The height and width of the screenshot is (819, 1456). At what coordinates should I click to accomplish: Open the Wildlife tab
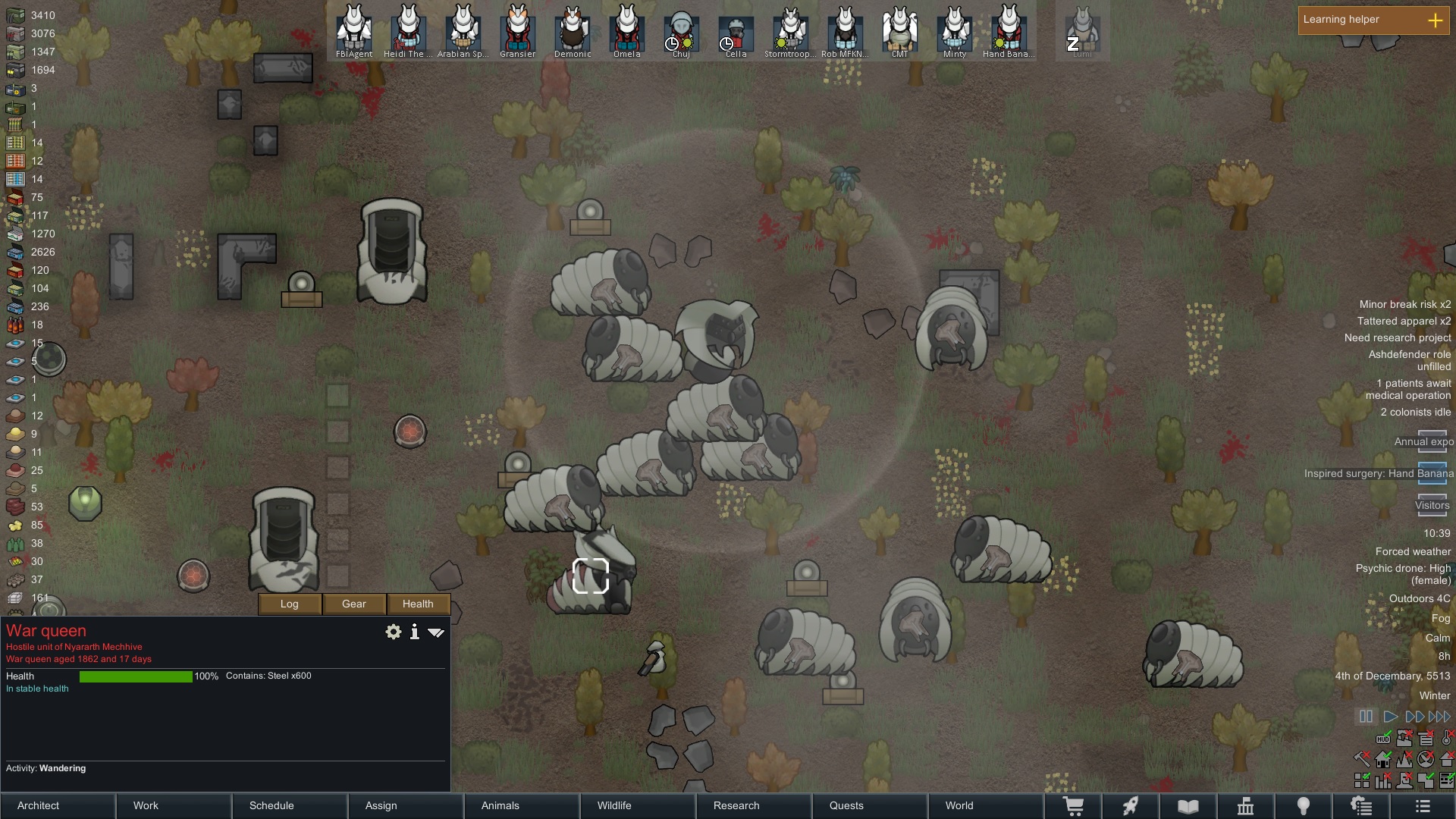click(x=639, y=805)
